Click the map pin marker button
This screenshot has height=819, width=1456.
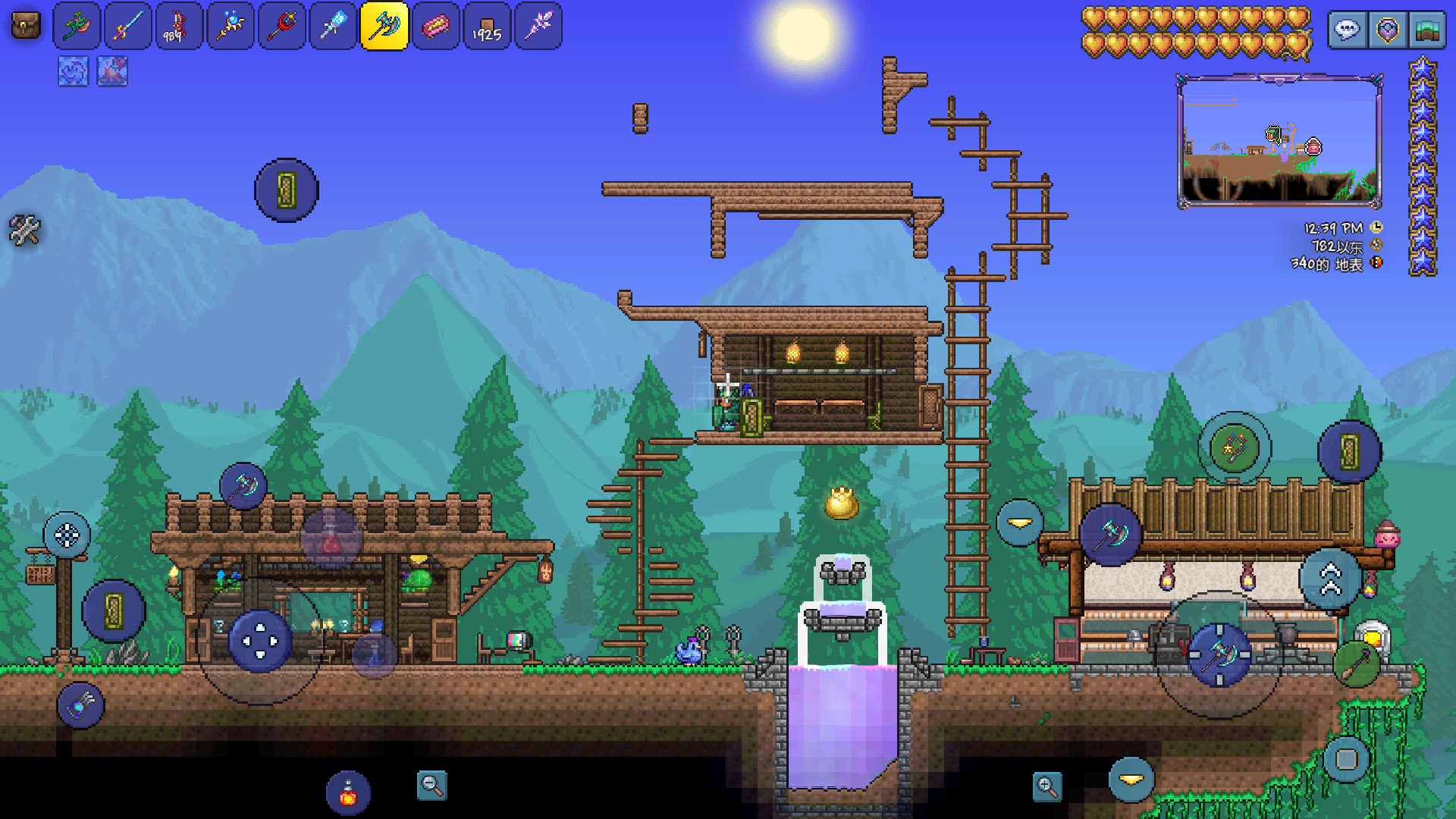pos(1387,30)
